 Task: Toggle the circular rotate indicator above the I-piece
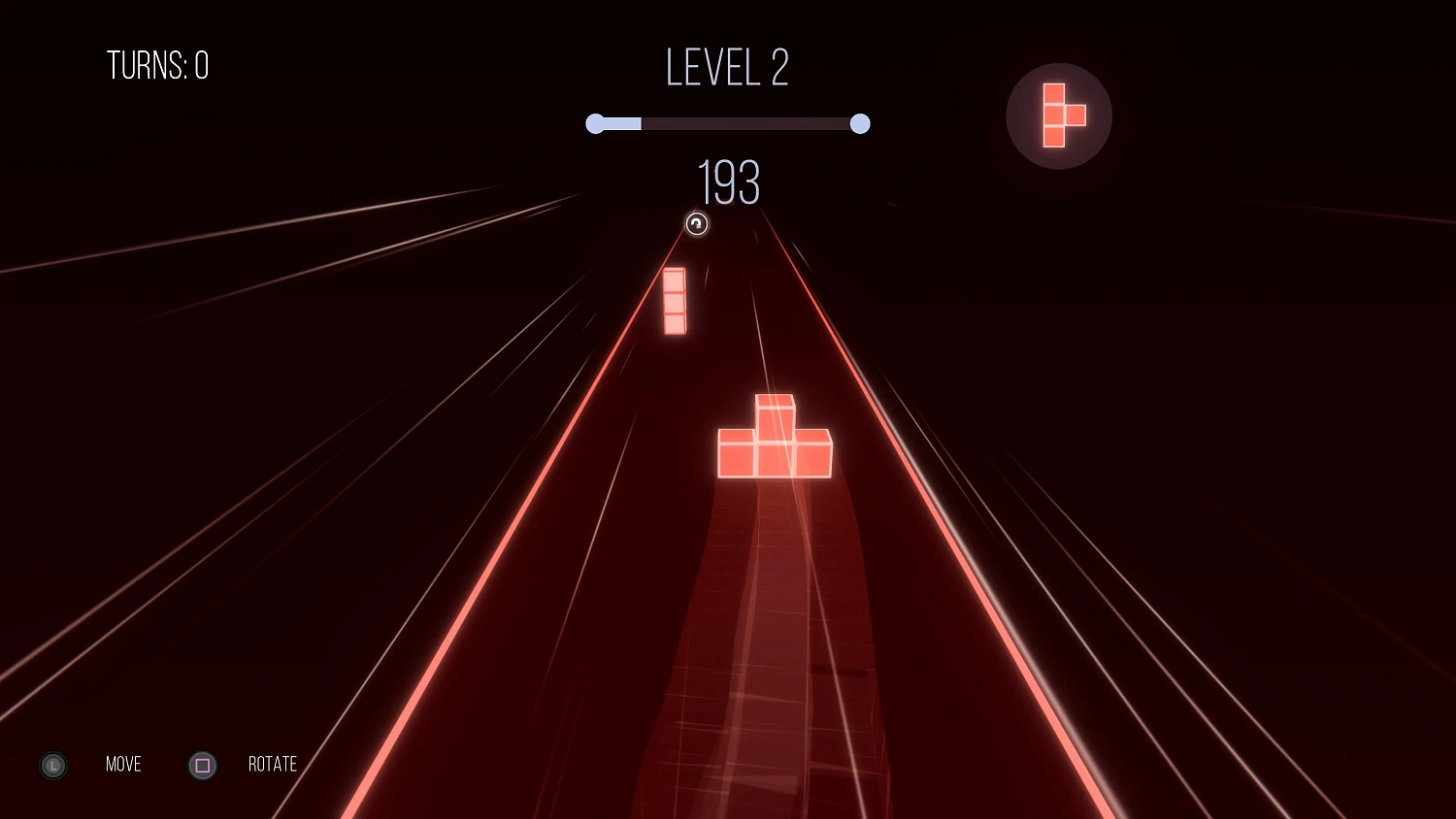pyautogui.click(x=697, y=224)
